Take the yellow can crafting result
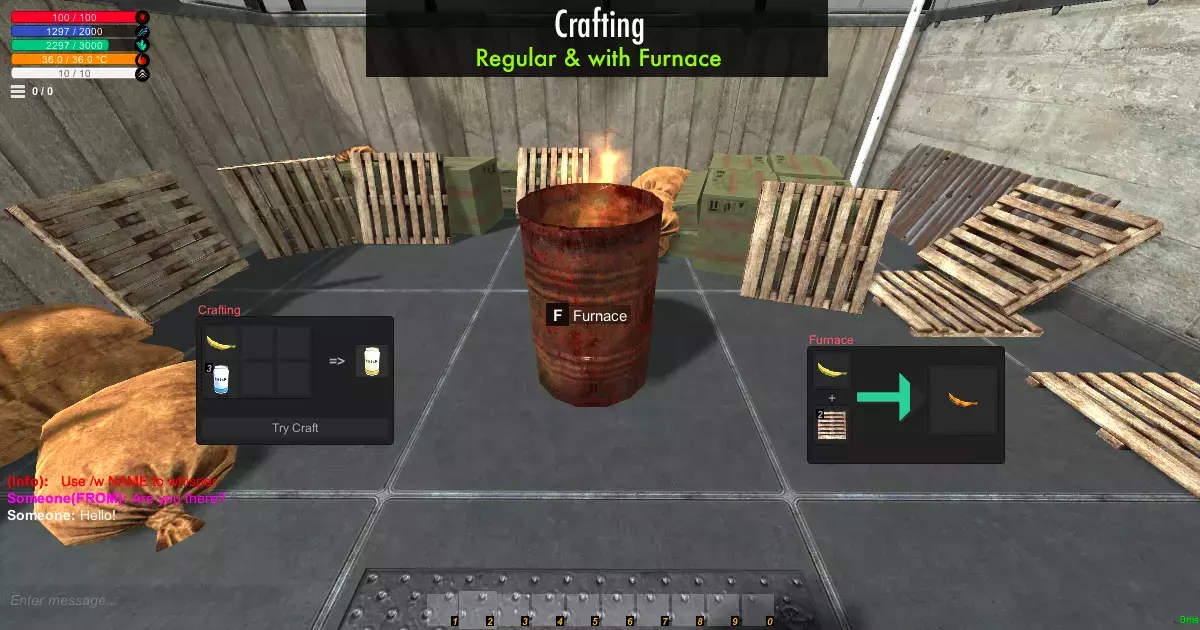This screenshot has height=630, width=1200. pos(373,361)
